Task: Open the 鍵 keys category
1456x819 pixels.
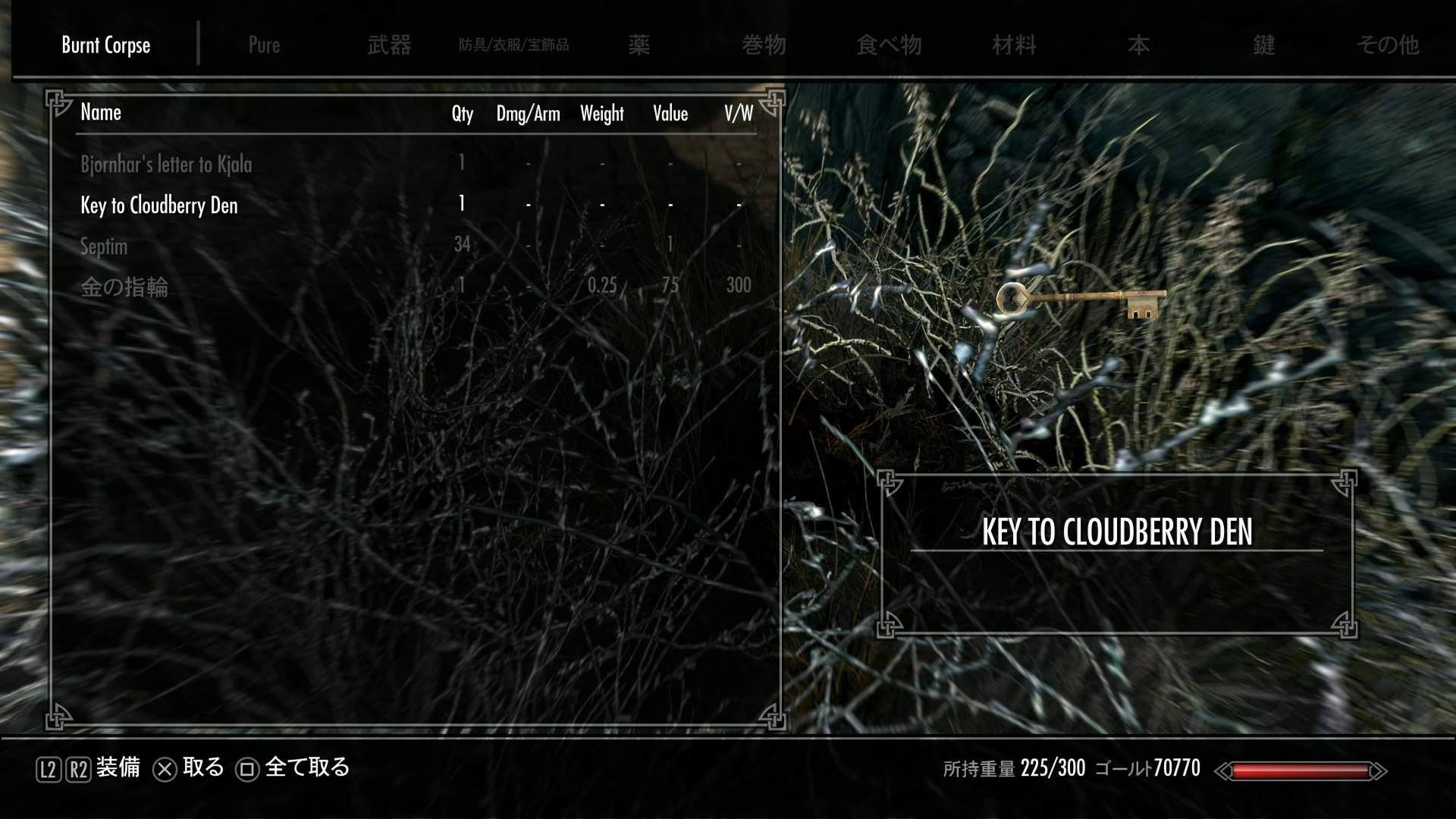Action: pos(1263,45)
